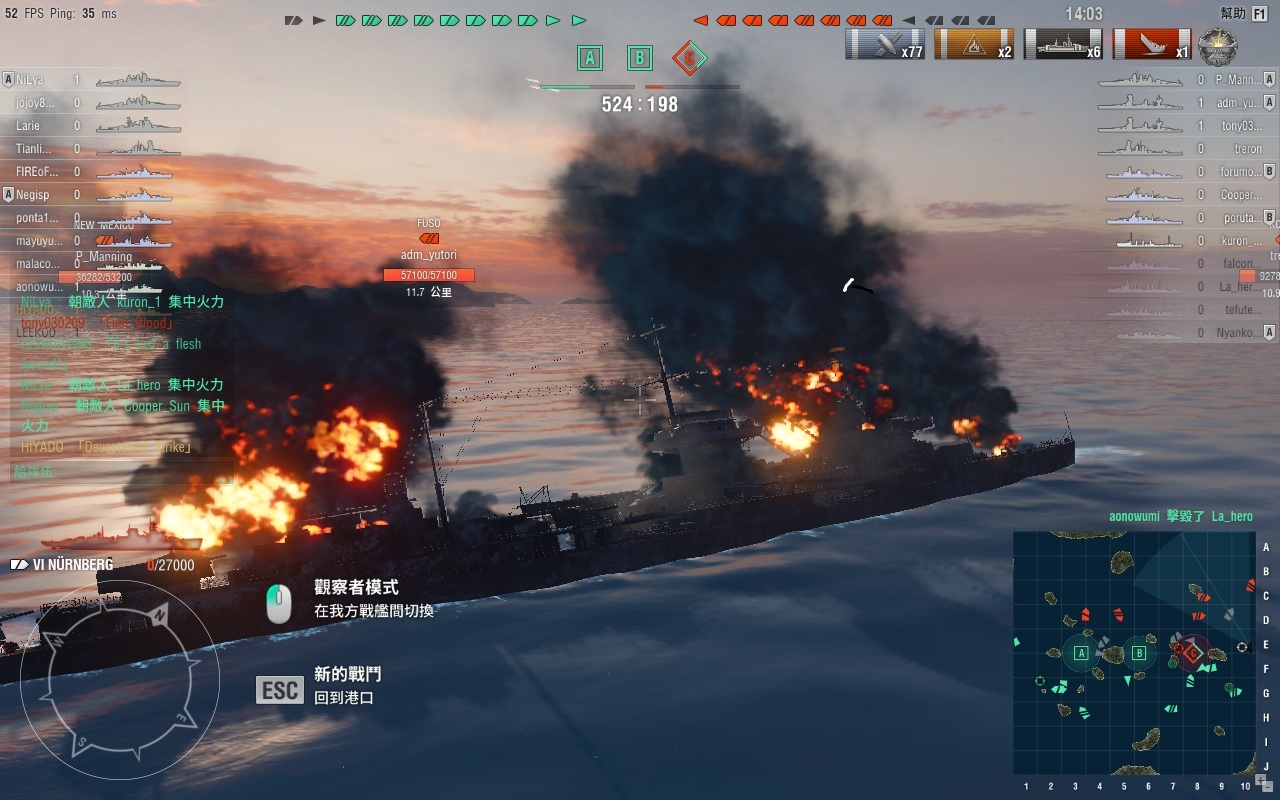Viewport: 1280px width, 800px height.
Task: Click capture point B indicator at top
Action: tap(640, 58)
